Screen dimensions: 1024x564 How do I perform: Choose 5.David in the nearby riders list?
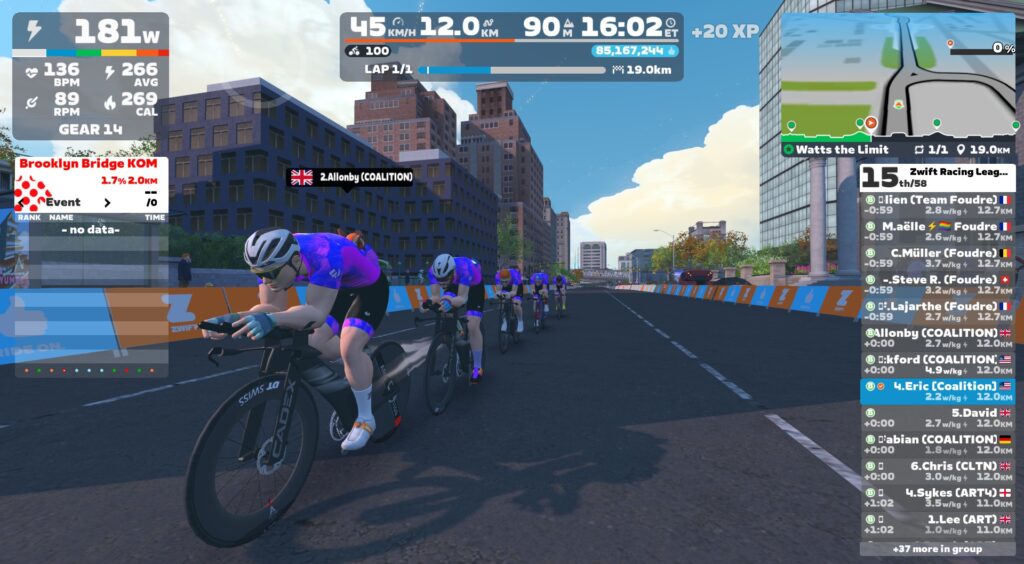point(938,417)
